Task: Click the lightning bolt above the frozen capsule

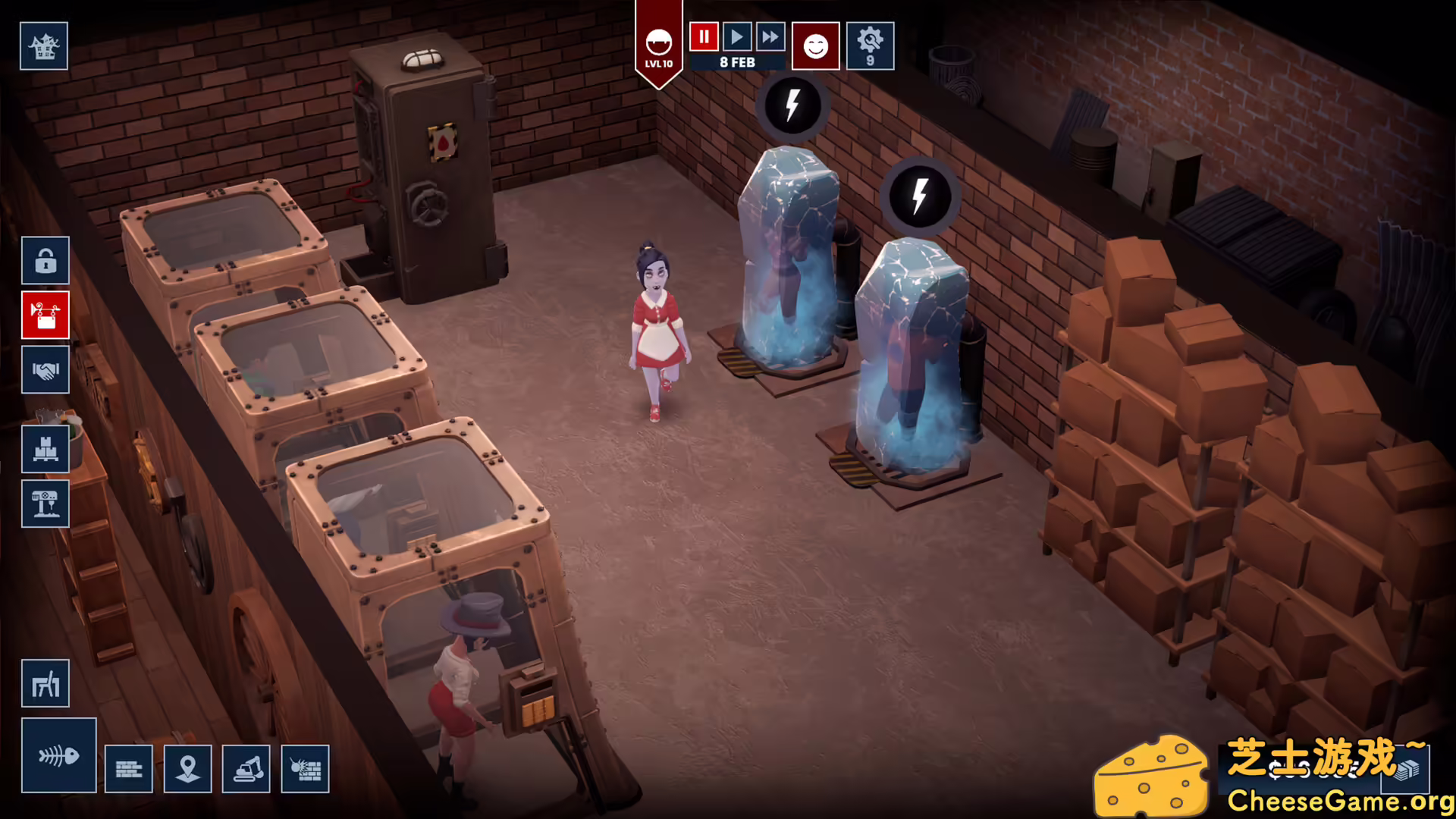Action: pos(792,106)
